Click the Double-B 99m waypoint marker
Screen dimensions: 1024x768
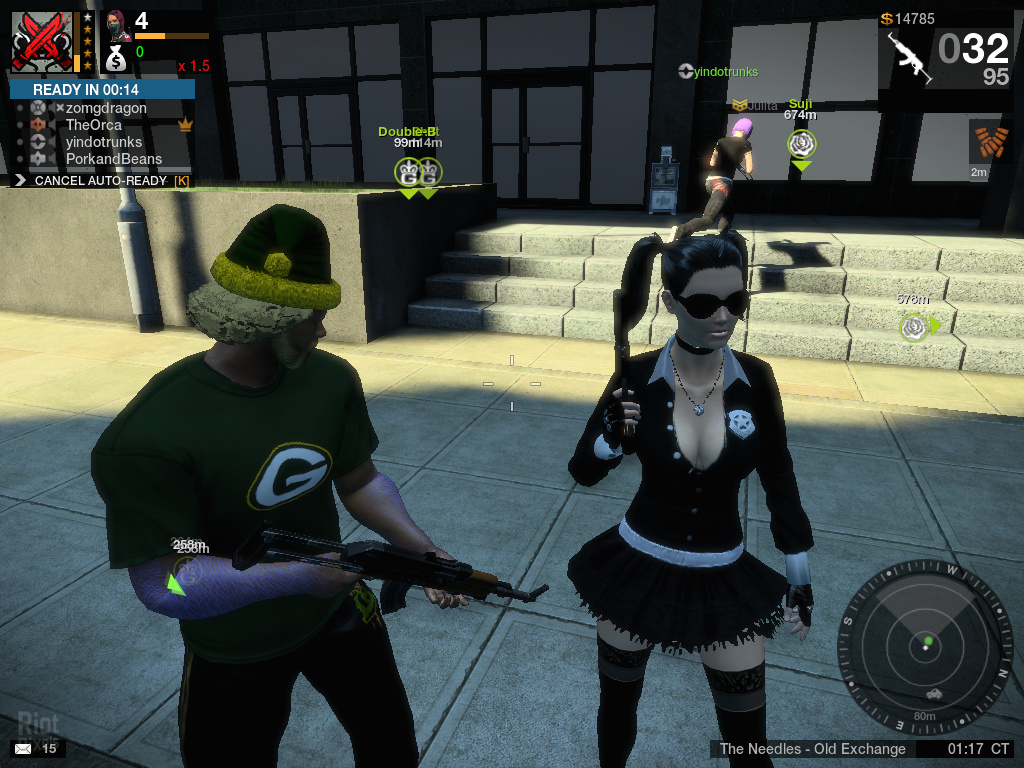pyautogui.click(x=408, y=172)
